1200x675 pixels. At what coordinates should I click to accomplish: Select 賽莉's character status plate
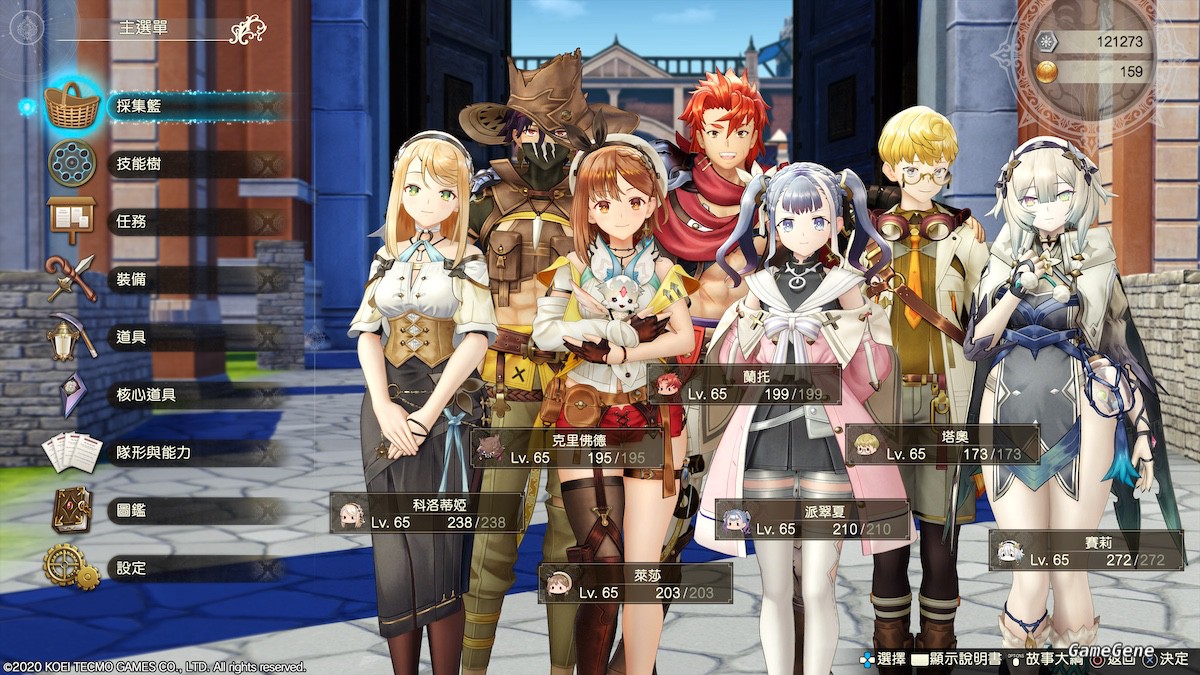pyautogui.click(x=1086, y=550)
